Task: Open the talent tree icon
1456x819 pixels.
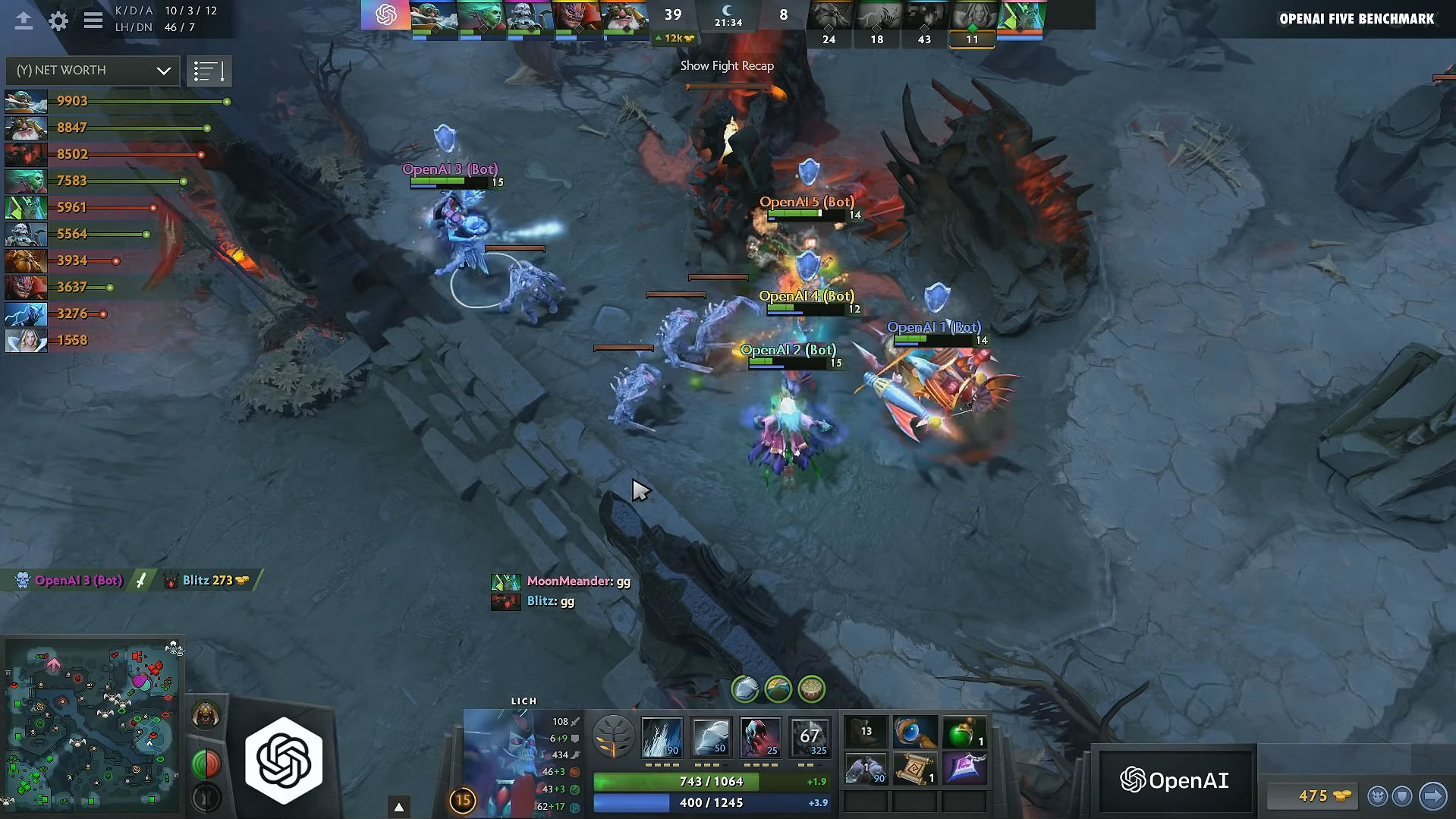Action: click(613, 737)
